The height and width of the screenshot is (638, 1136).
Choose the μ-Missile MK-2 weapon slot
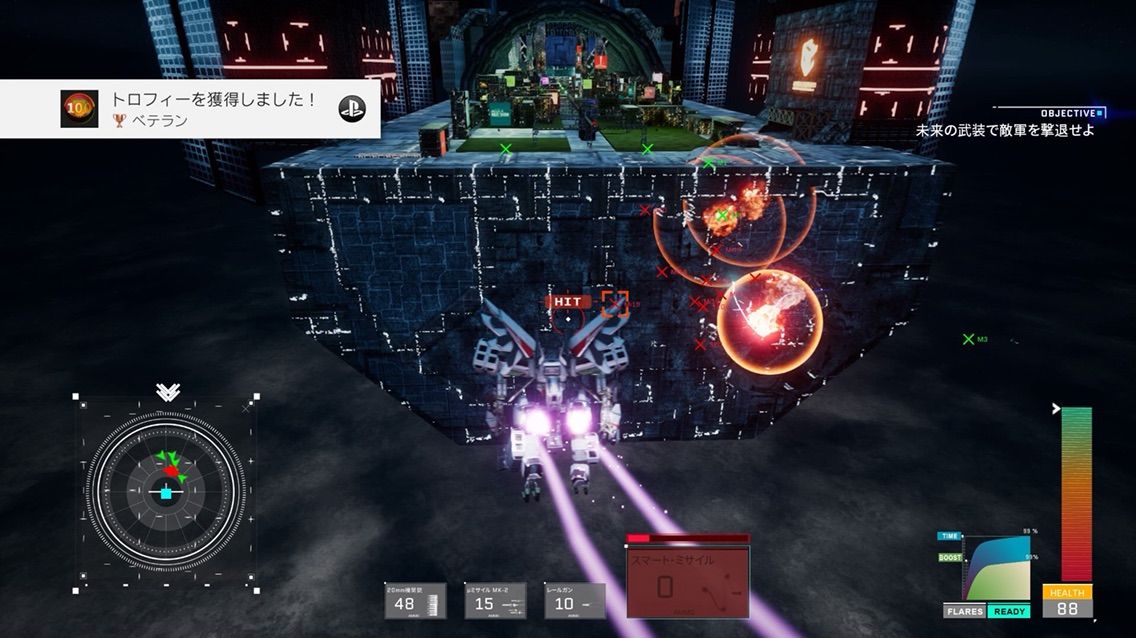[x=495, y=600]
